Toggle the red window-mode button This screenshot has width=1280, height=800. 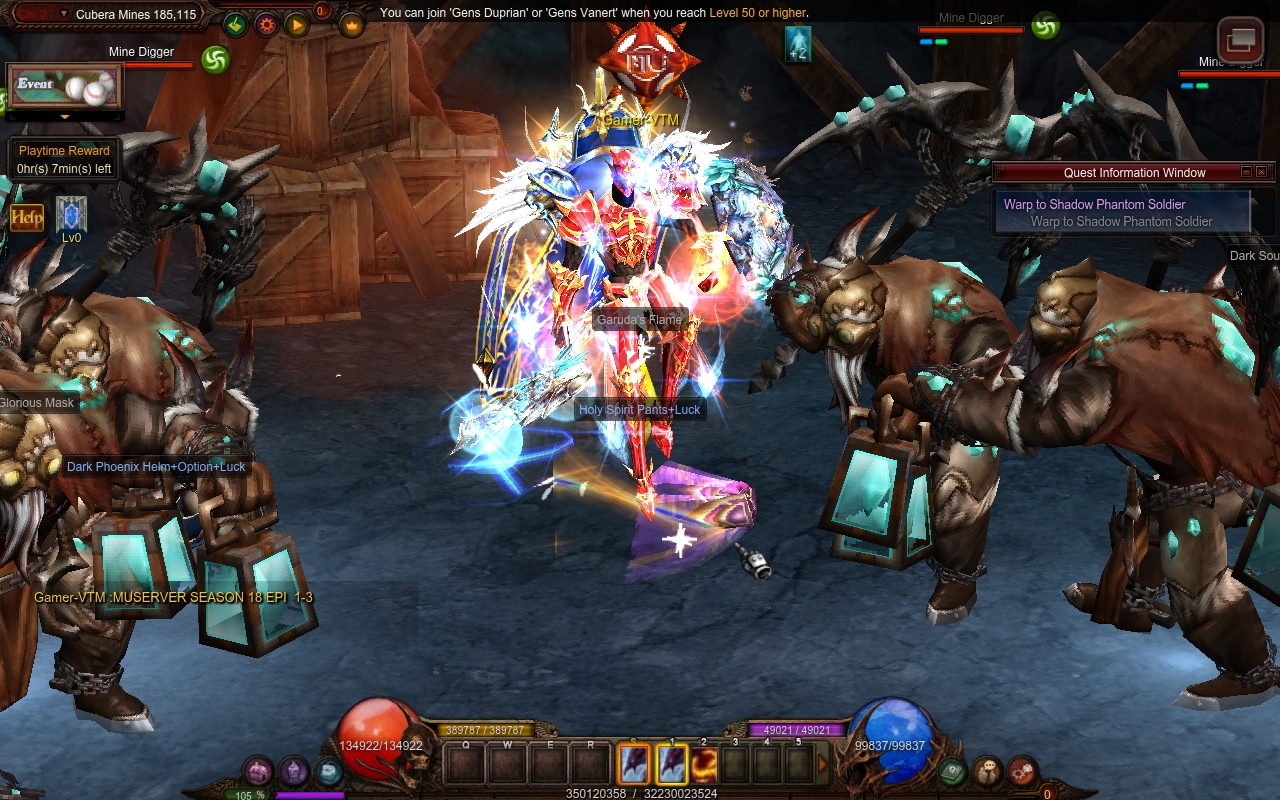point(1240,40)
